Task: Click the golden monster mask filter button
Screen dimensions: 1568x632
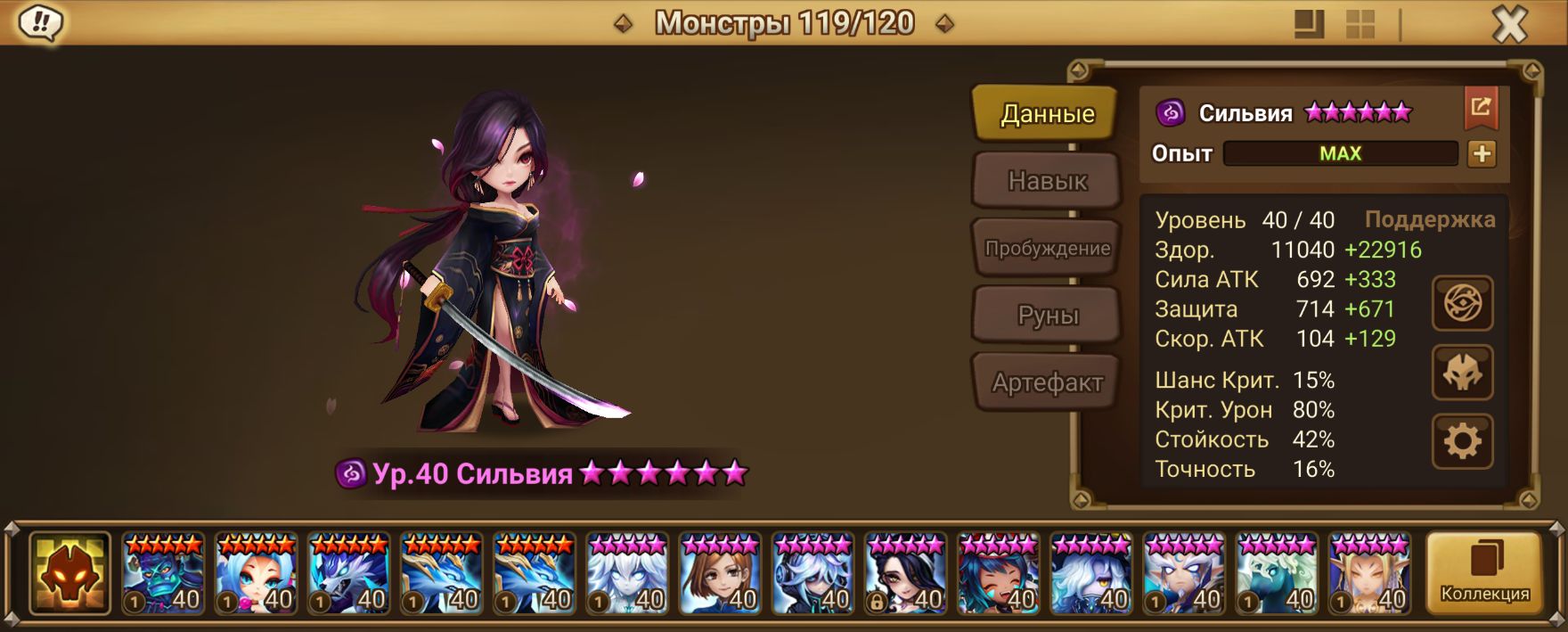Action: [x=69, y=574]
